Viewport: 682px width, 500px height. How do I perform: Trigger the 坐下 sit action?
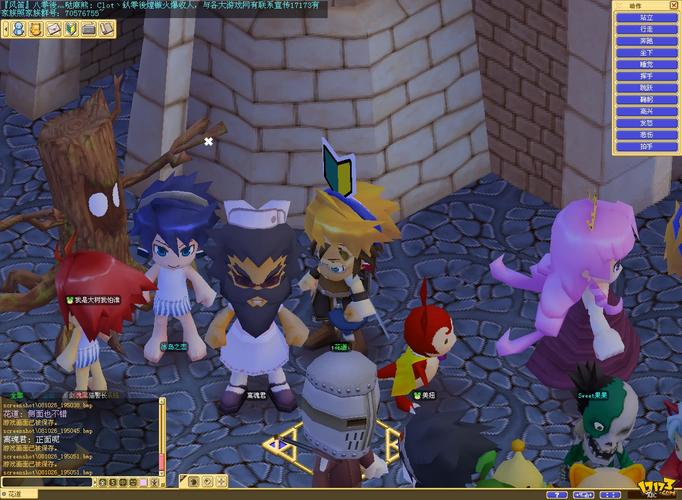(x=647, y=53)
